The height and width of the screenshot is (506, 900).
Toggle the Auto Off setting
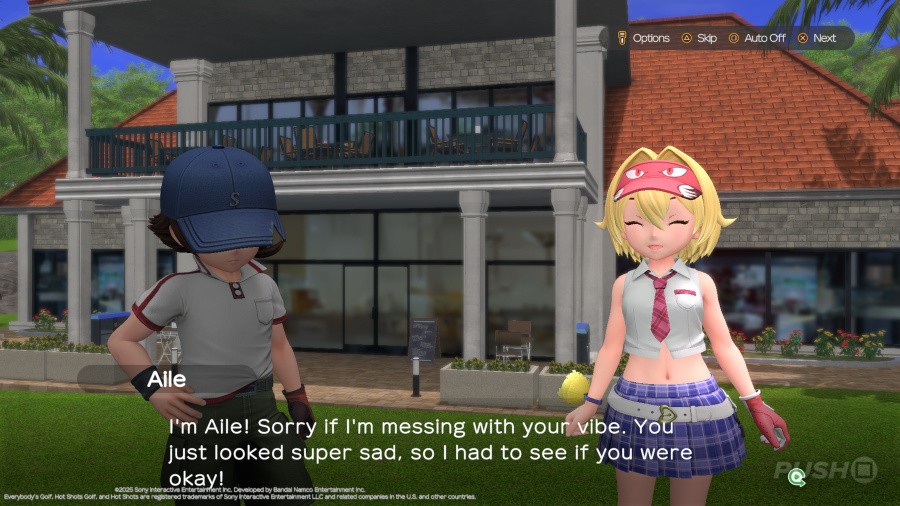coord(757,38)
